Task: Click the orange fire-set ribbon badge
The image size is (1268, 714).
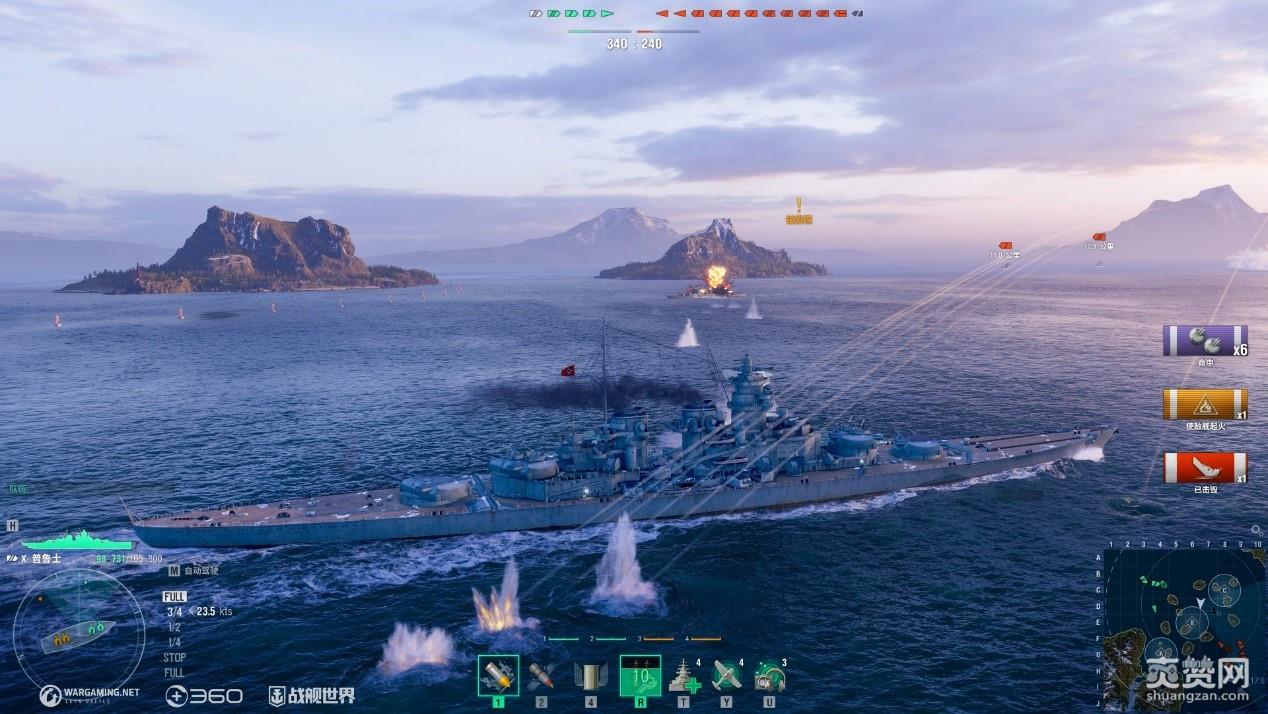Action: [1204, 404]
